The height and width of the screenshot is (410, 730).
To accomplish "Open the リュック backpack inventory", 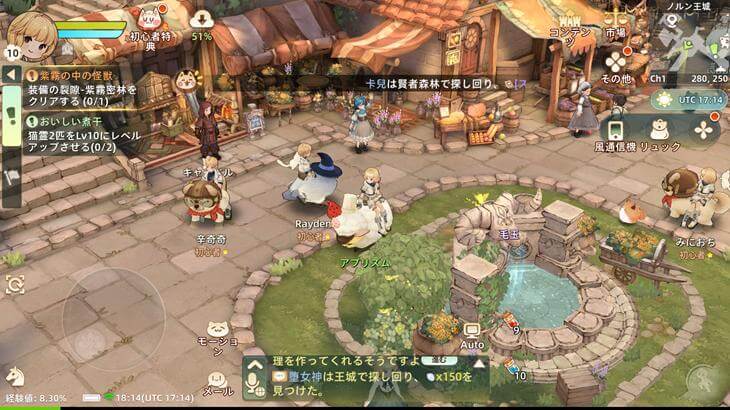I will tap(659, 130).
